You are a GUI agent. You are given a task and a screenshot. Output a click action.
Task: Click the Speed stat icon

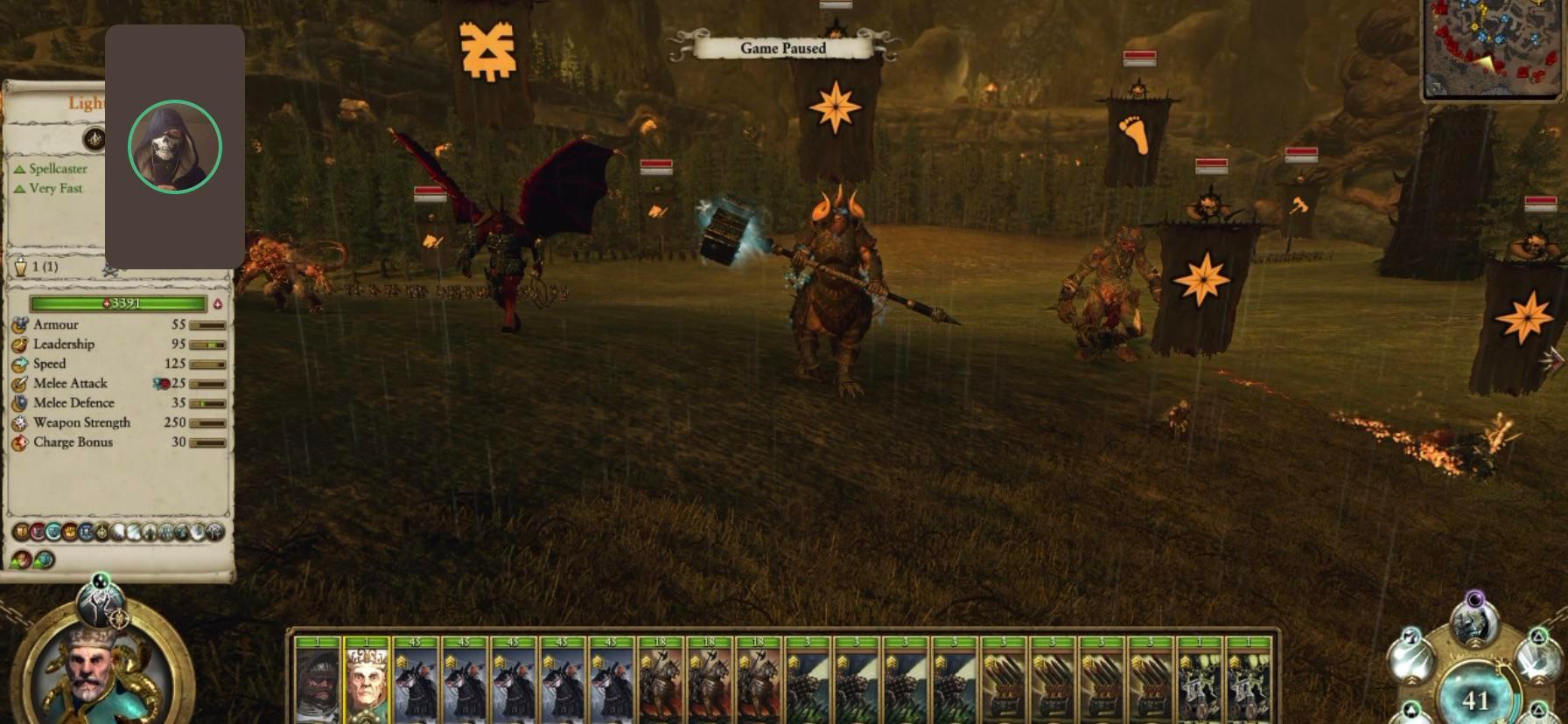(20, 363)
